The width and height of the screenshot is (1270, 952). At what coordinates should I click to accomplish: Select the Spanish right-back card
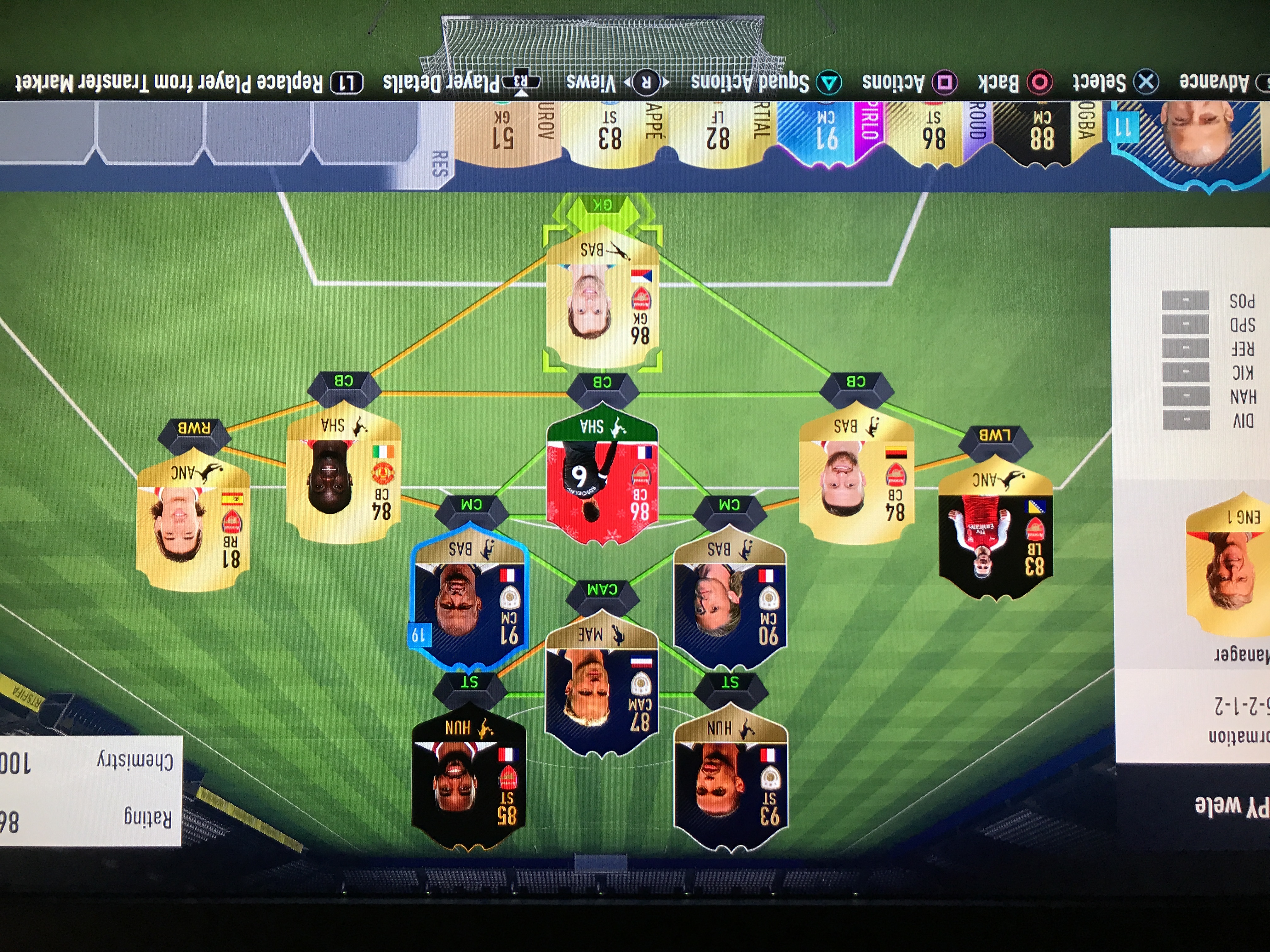(x=193, y=525)
